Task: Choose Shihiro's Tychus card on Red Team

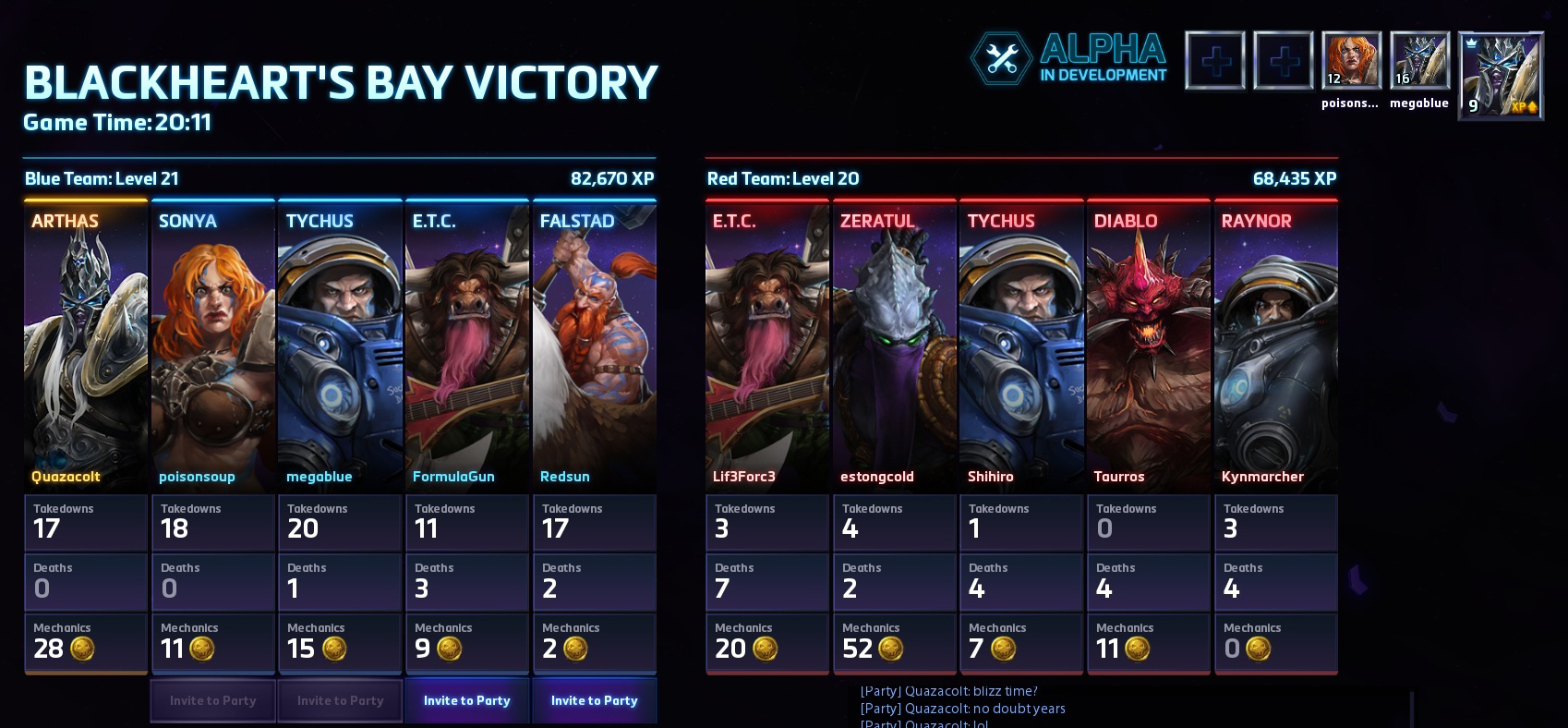Action: tap(1022, 346)
